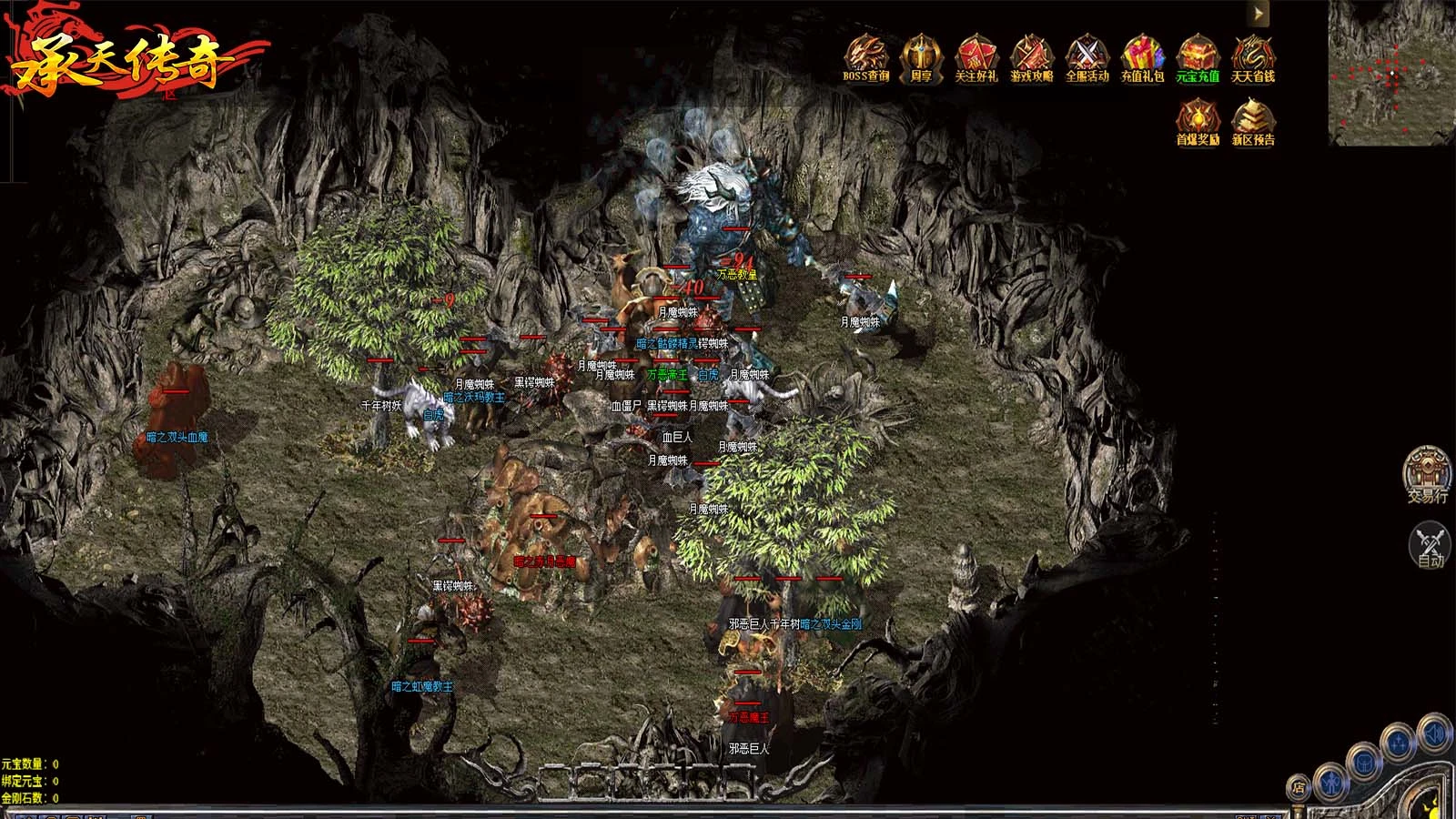Collapse the top icon bar with the arrow
Image resolution: width=1456 pixels, height=819 pixels.
1258,14
